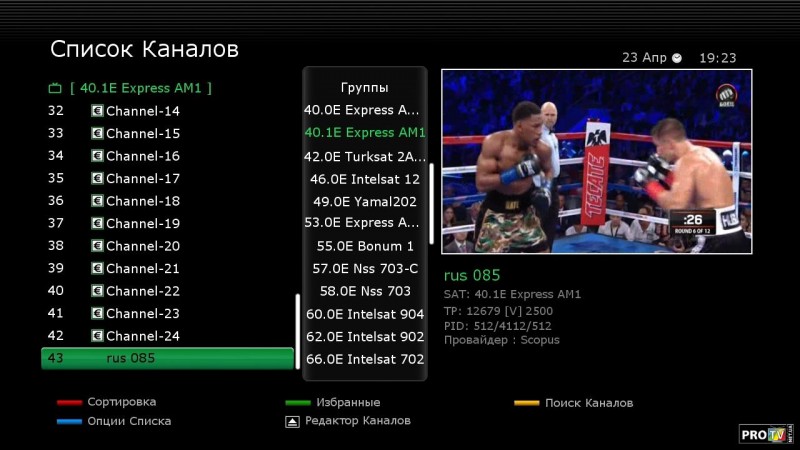Click the boxing match preview video

(x=596, y=161)
